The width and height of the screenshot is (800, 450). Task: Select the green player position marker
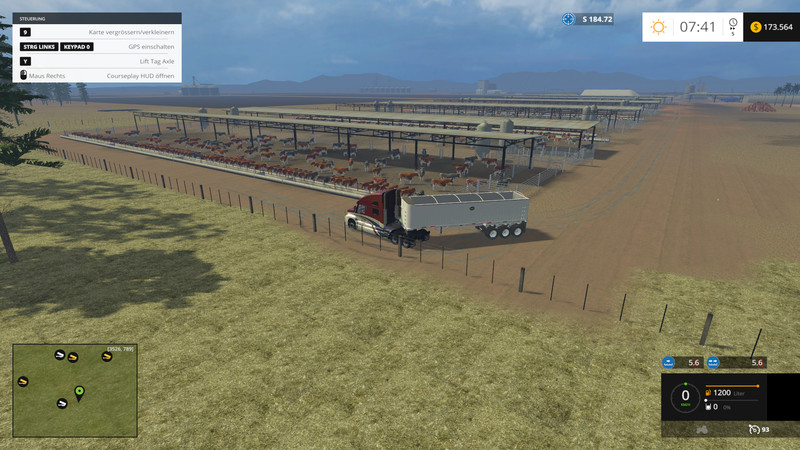(x=79, y=390)
